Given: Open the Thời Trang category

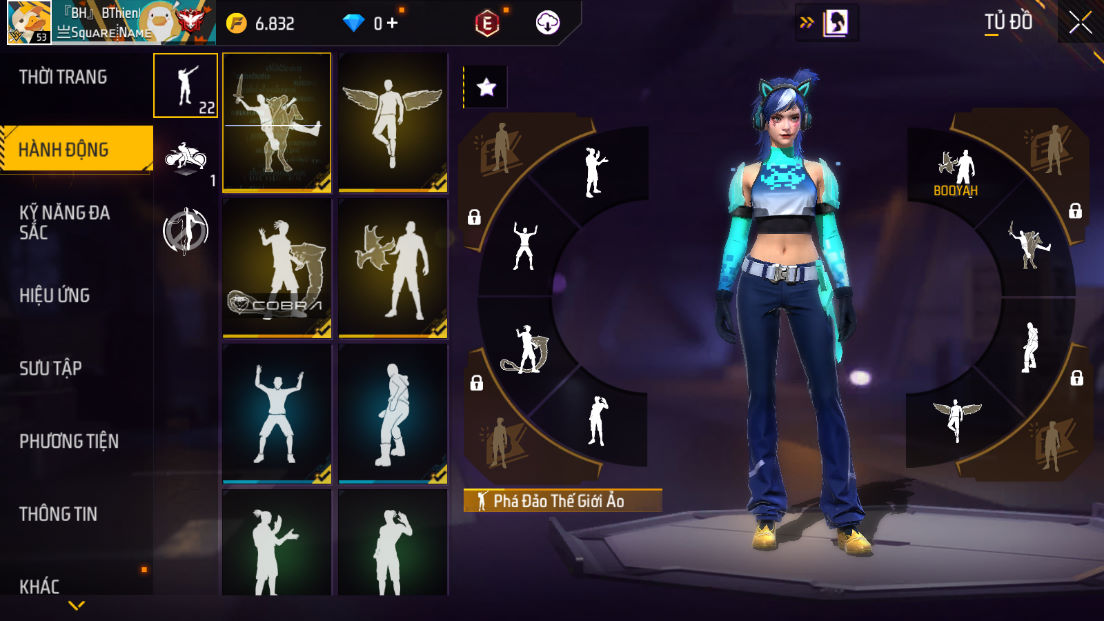Looking at the screenshot, I should pos(63,77).
